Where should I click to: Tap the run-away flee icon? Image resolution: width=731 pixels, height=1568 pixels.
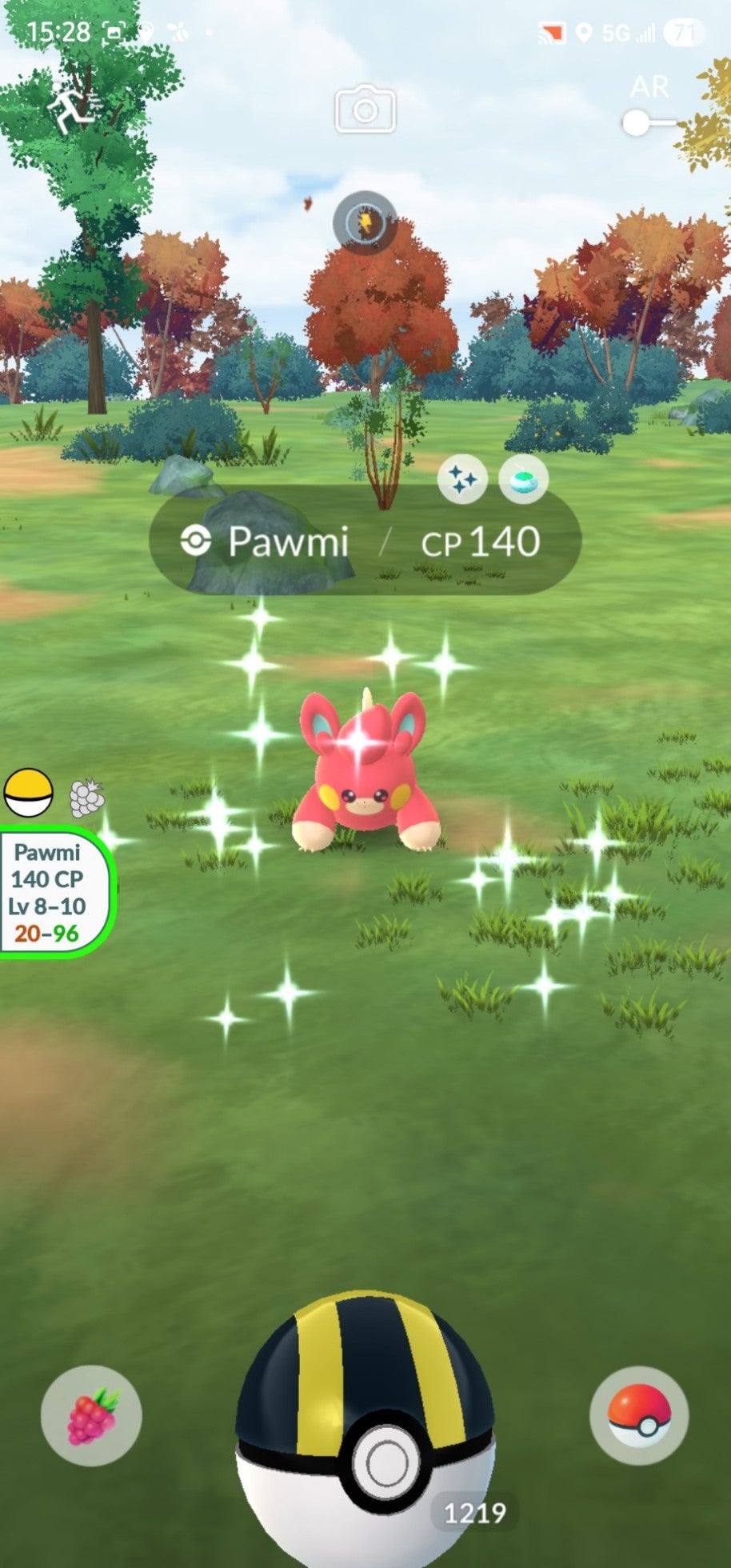point(72,110)
